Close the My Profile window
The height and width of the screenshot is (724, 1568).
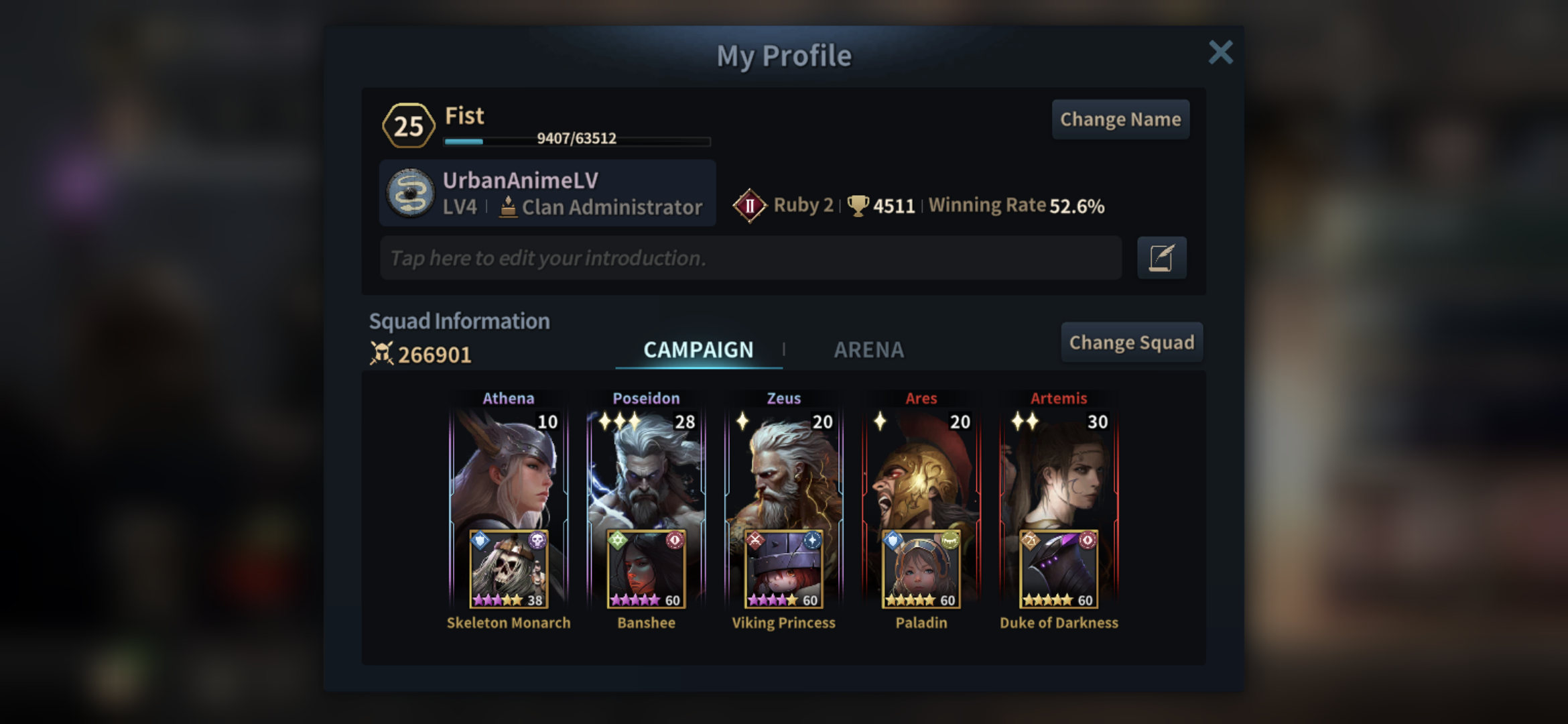pos(1220,52)
